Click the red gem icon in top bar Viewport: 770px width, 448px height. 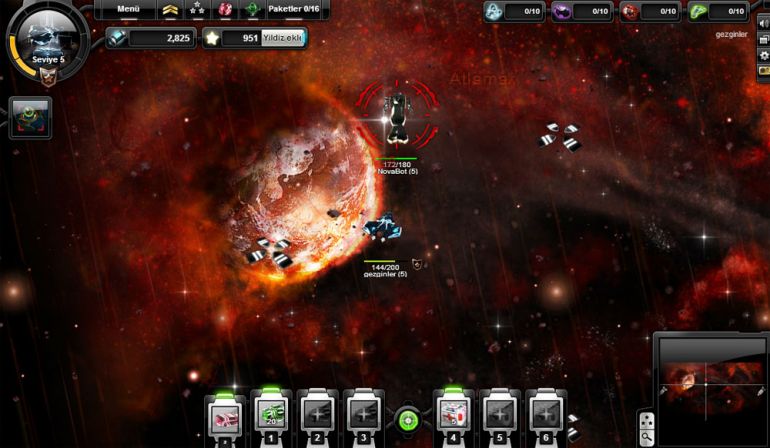[x=226, y=10]
